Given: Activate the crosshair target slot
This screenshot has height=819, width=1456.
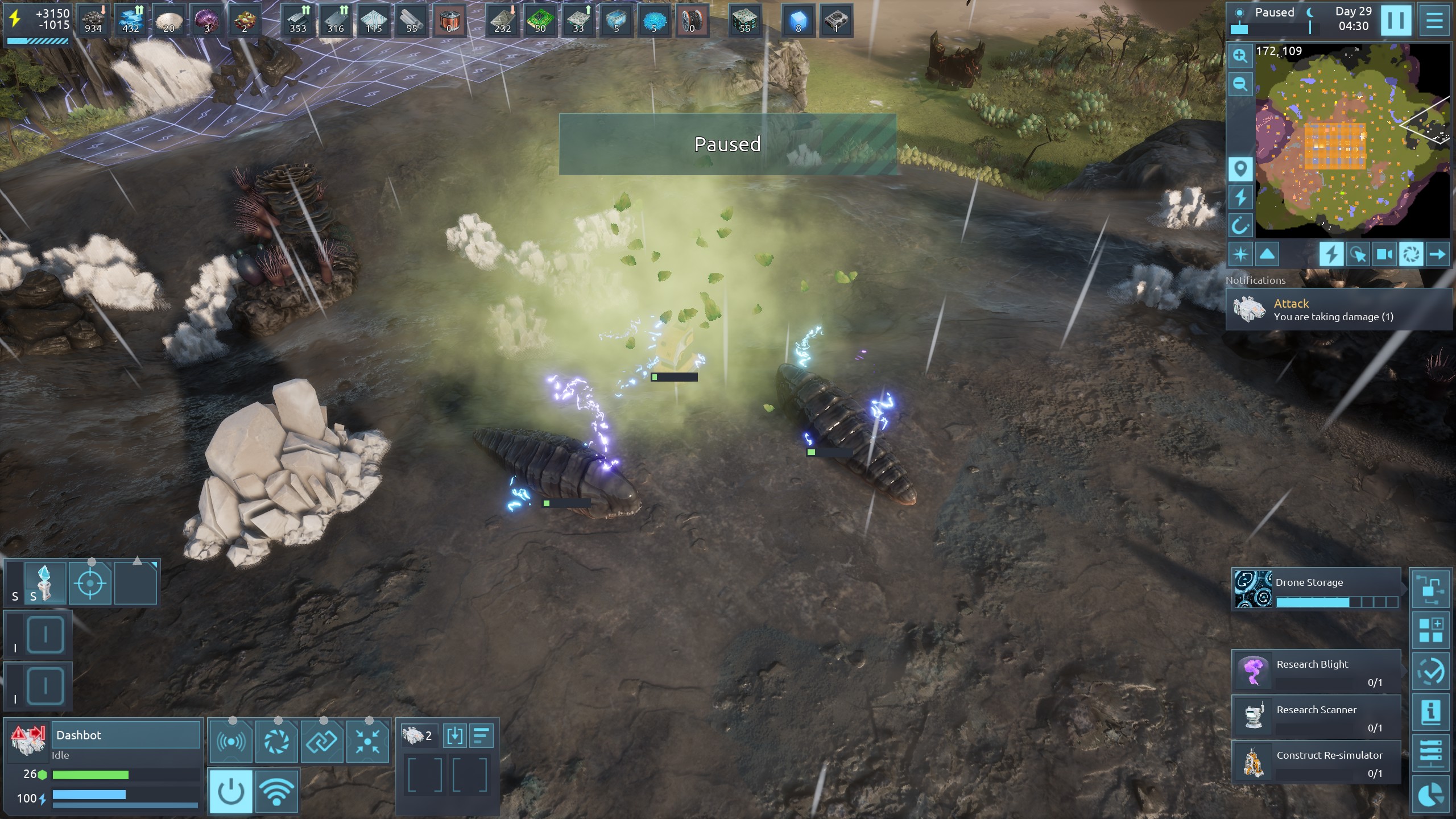Looking at the screenshot, I should 90,583.
